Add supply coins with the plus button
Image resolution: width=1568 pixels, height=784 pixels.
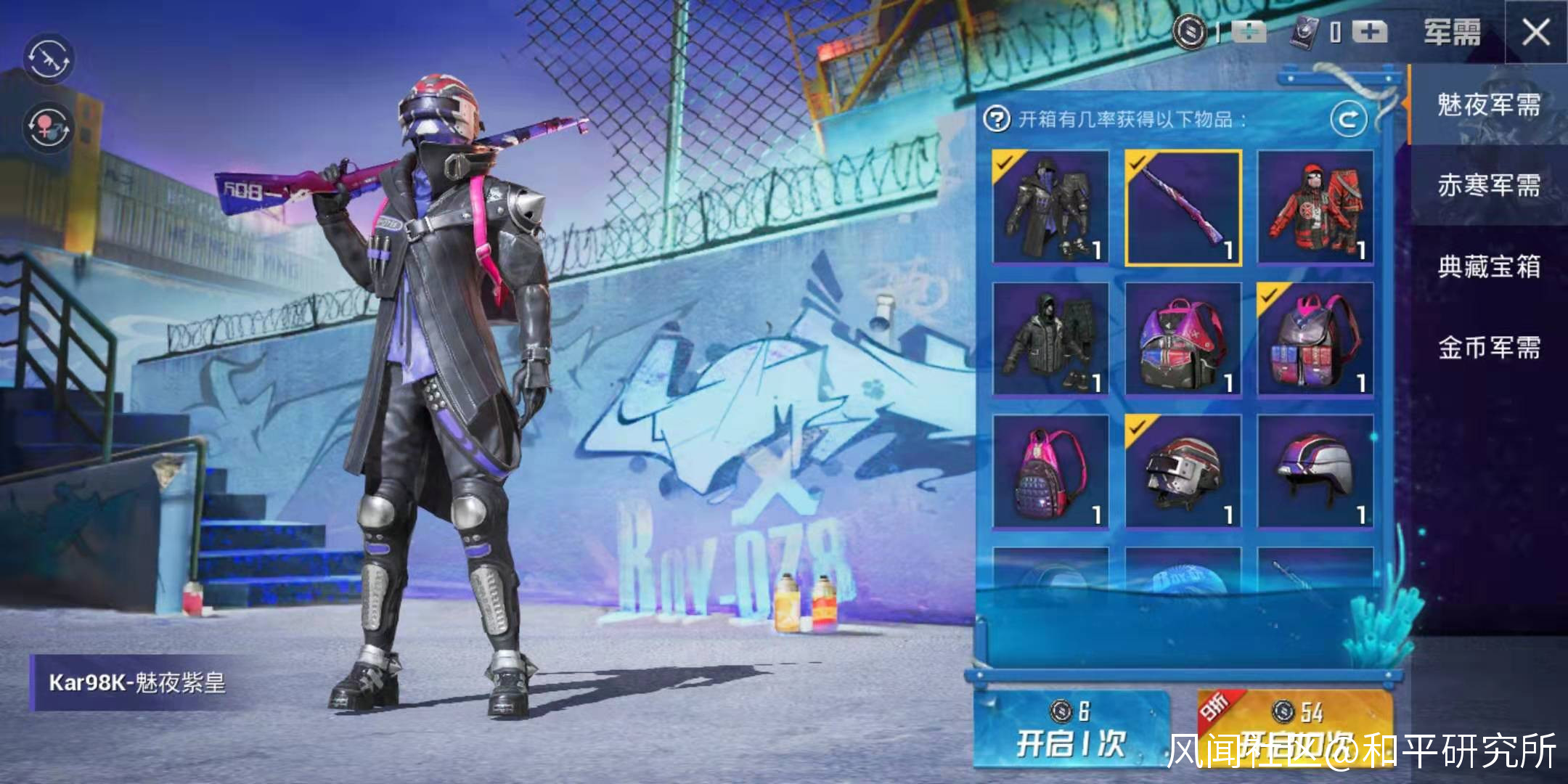tap(1249, 32)
